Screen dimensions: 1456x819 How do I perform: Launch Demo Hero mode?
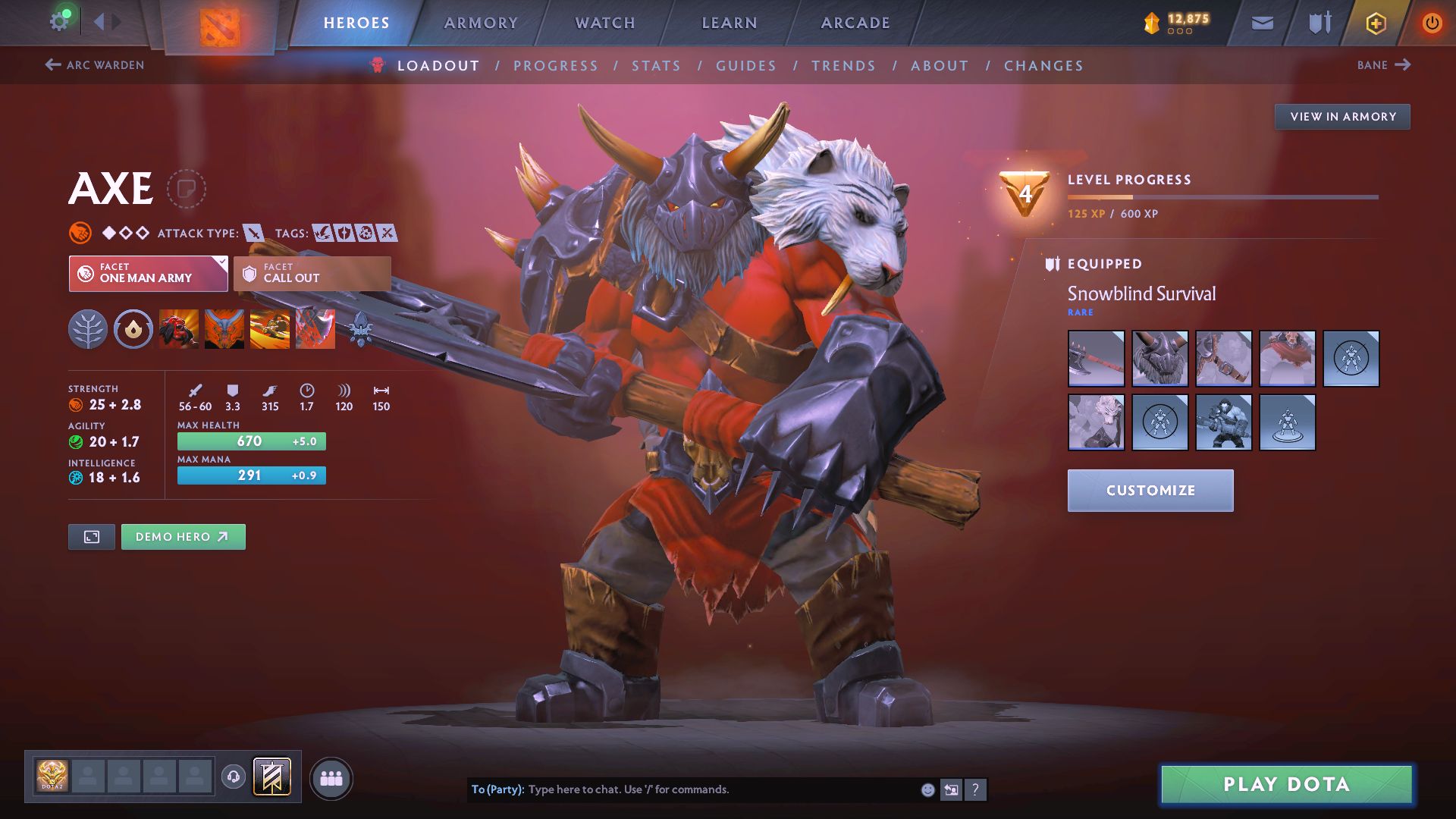click(x=183, y=537)
